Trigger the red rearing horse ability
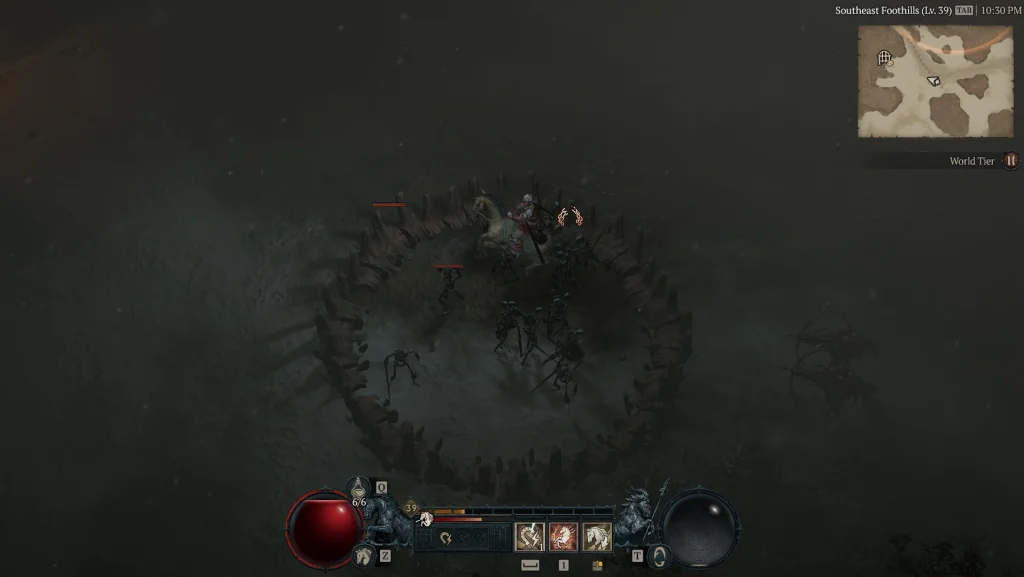 coord(563,537)
